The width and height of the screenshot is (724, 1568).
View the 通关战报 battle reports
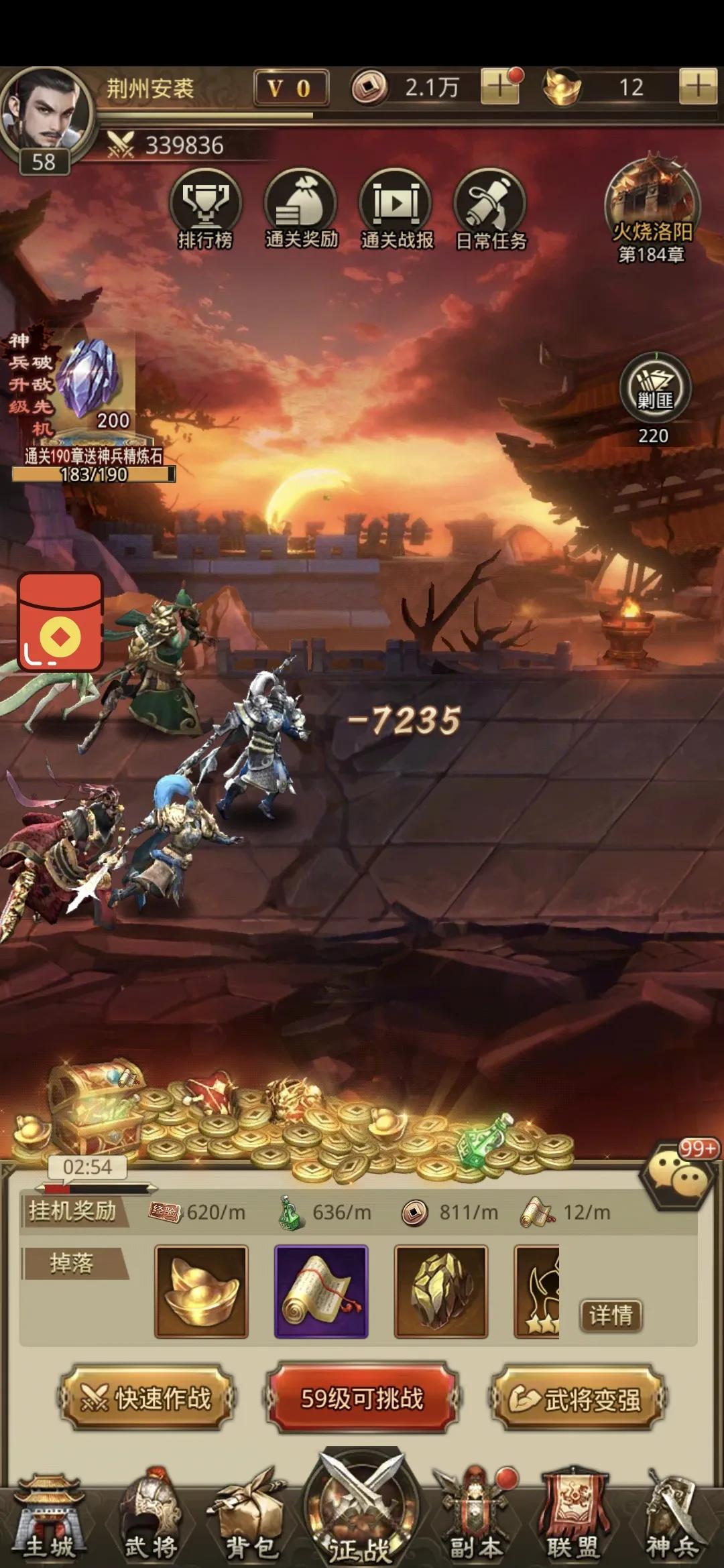pos(397,209)
